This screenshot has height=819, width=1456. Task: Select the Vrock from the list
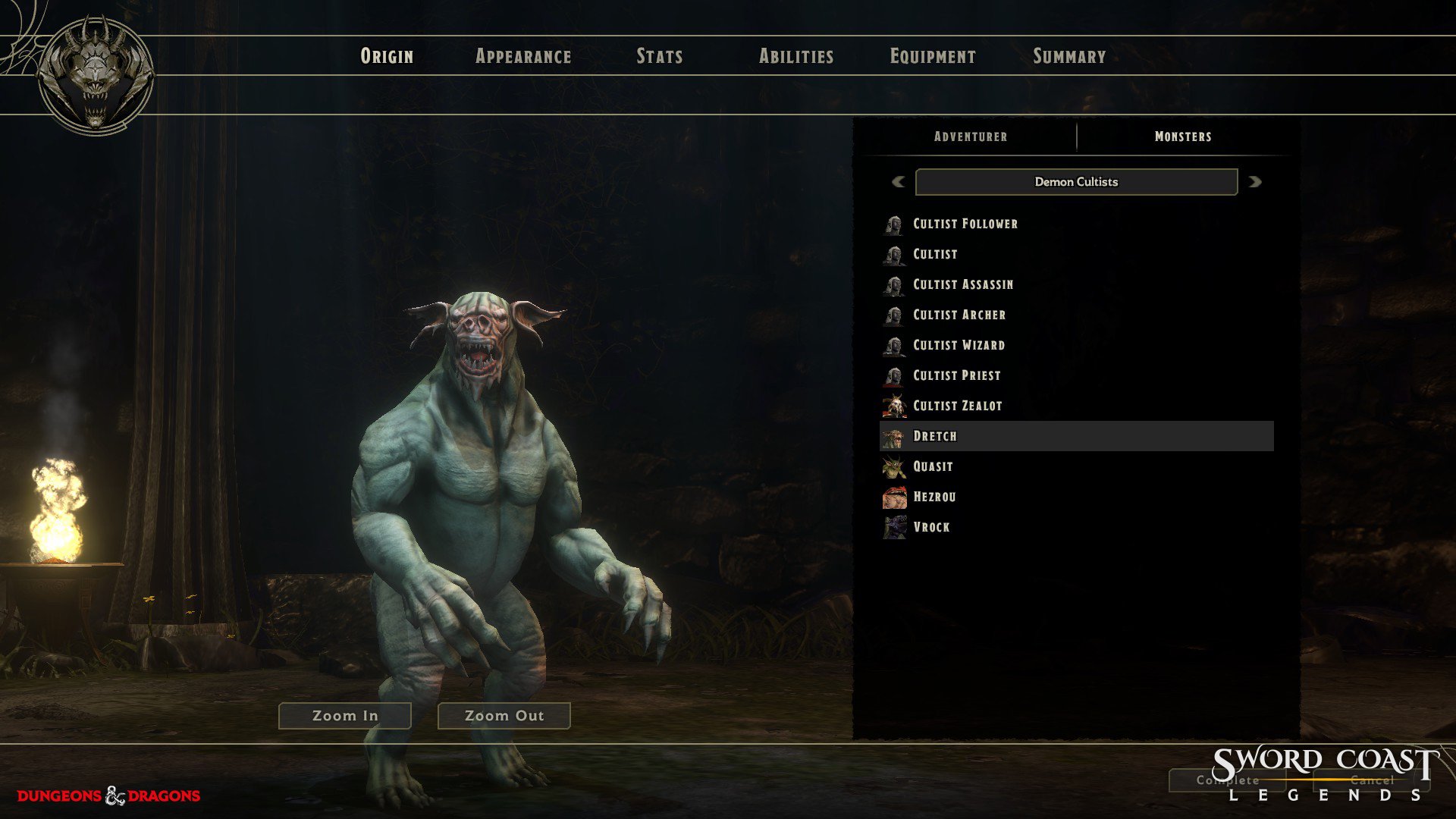coord(931,527)
